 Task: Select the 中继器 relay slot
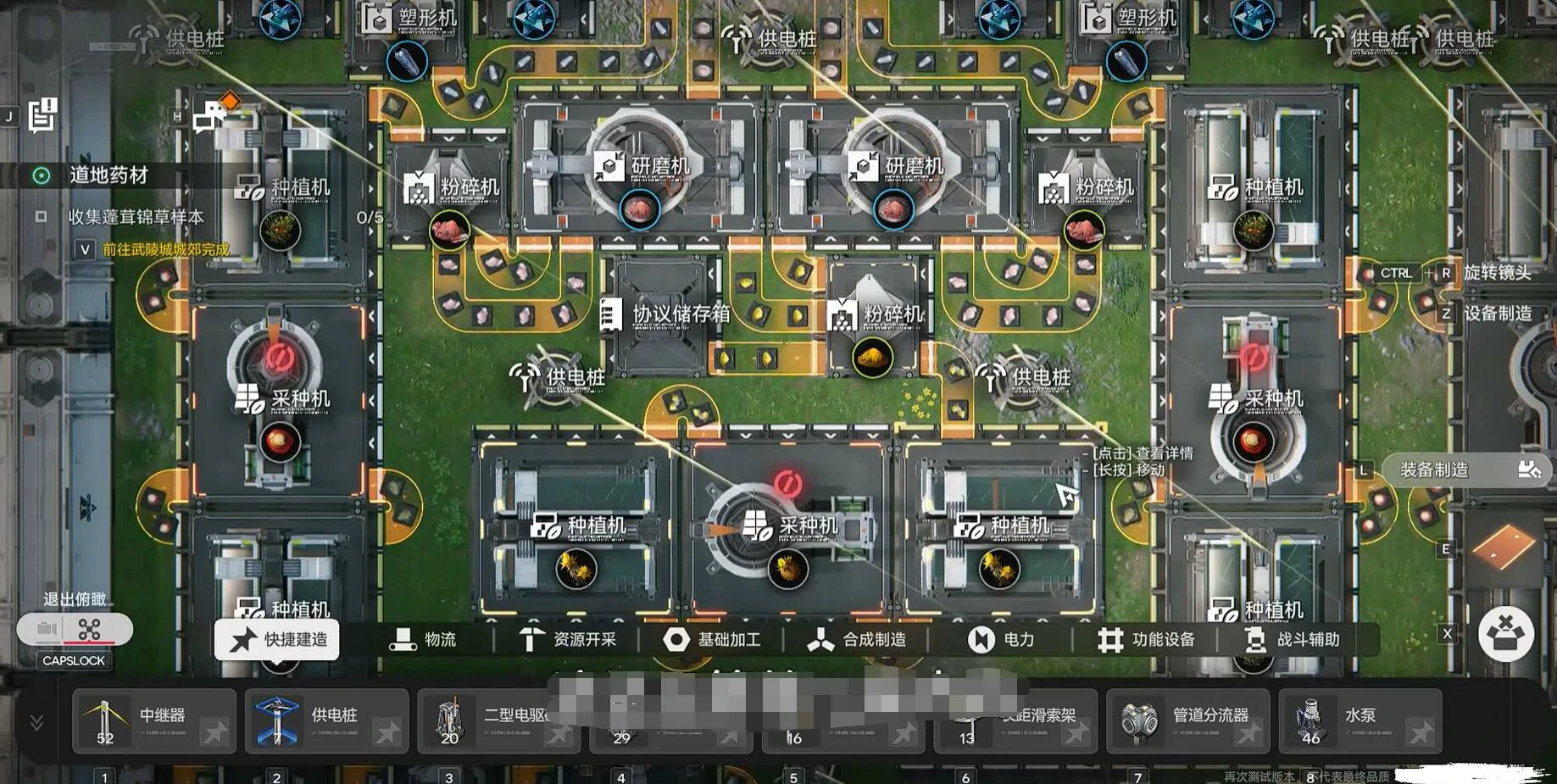pos(144,720)
